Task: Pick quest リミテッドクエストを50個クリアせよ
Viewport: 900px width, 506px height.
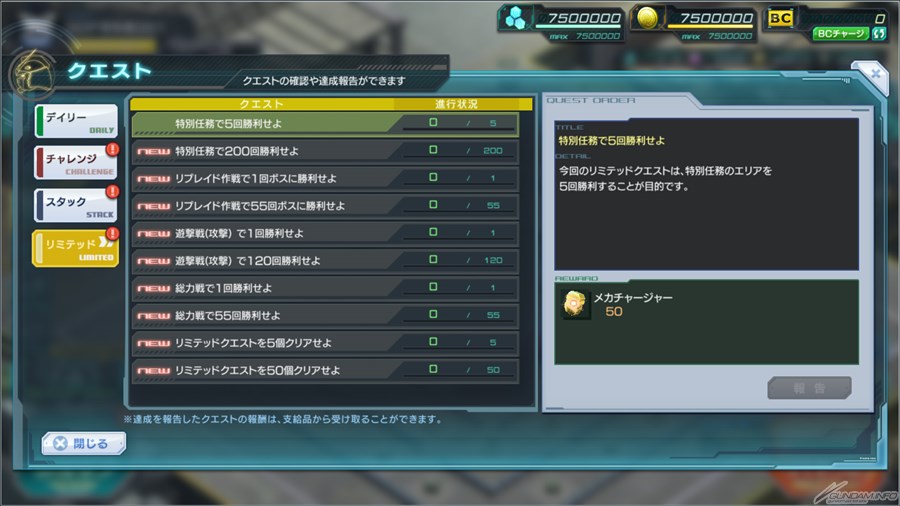Action: [x=325, y=370]
